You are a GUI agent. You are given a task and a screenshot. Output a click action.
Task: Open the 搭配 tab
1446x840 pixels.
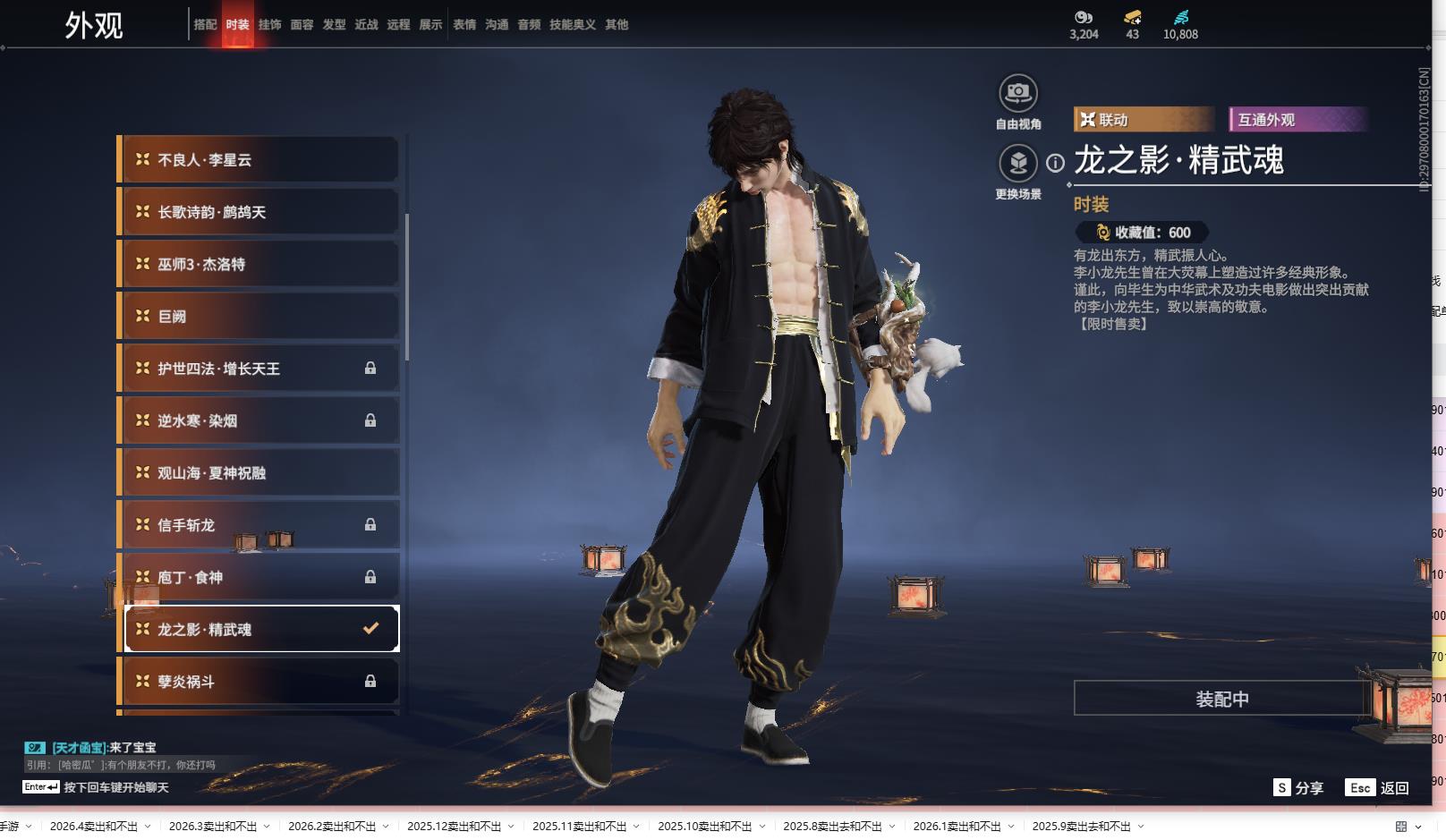pyautogui.click(x=205, y=25)
